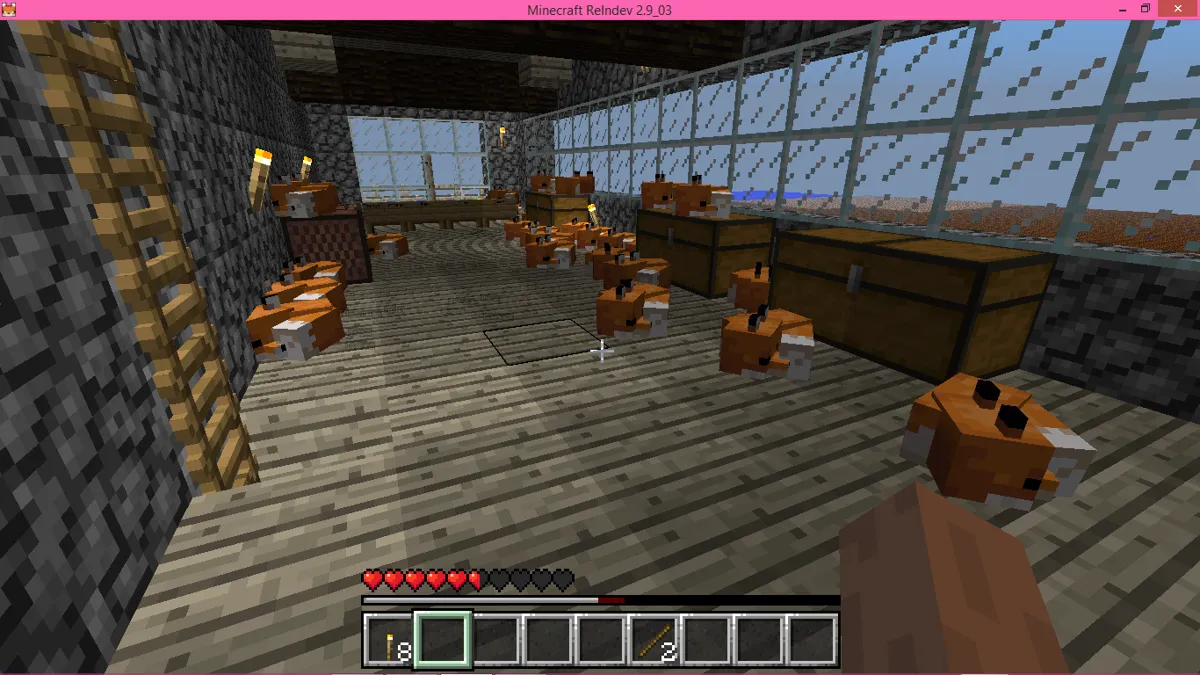Click the highlighted empty hotbar slot
Image resolution: width=1200 pixels, height=675 pixels.
point(441,640)
